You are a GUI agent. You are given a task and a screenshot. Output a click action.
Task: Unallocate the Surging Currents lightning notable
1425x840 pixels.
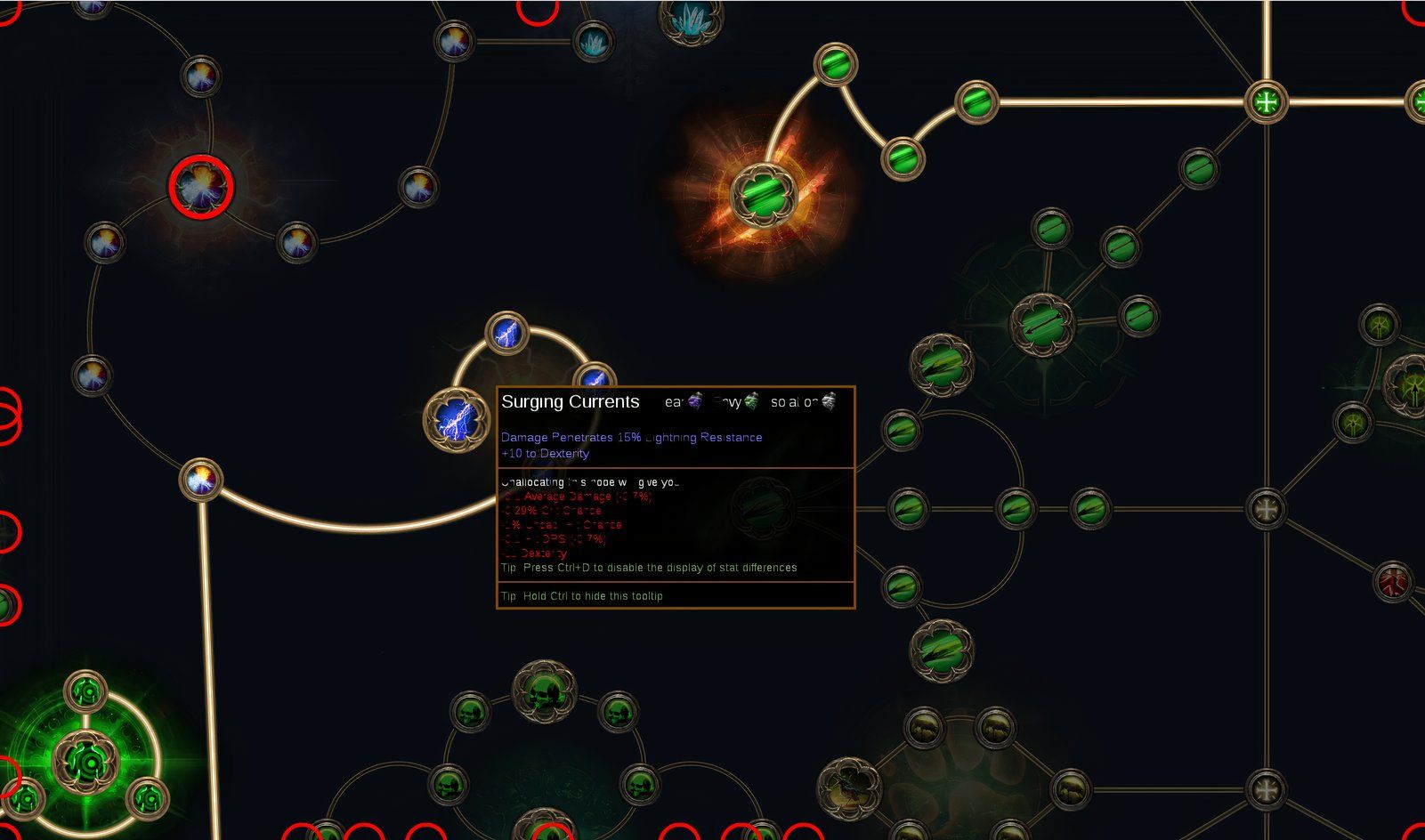[455, 418]
